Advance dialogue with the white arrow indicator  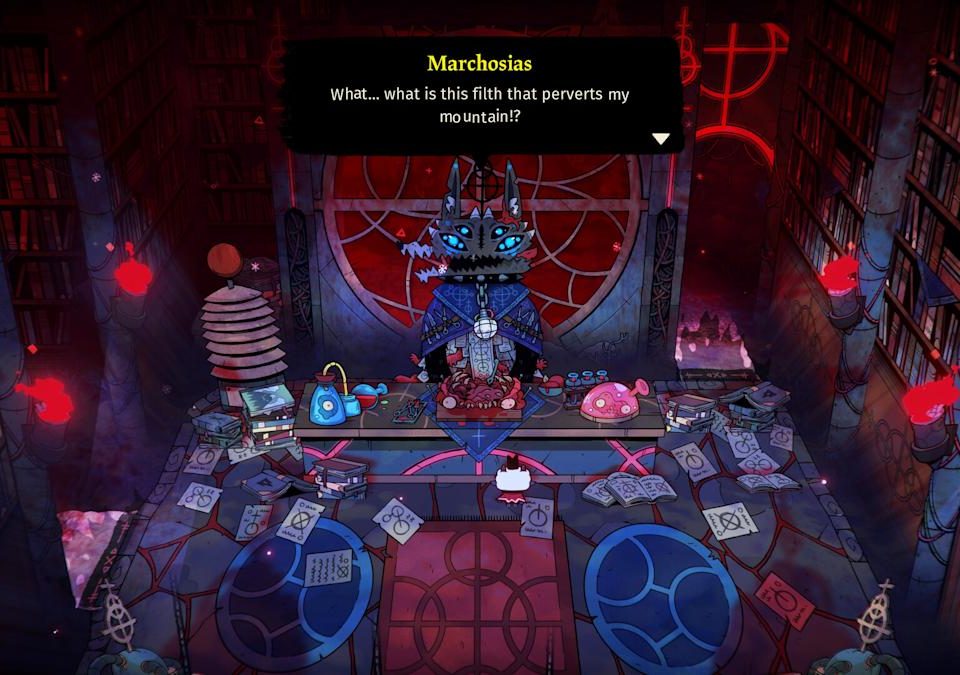(x=660, y=139)
